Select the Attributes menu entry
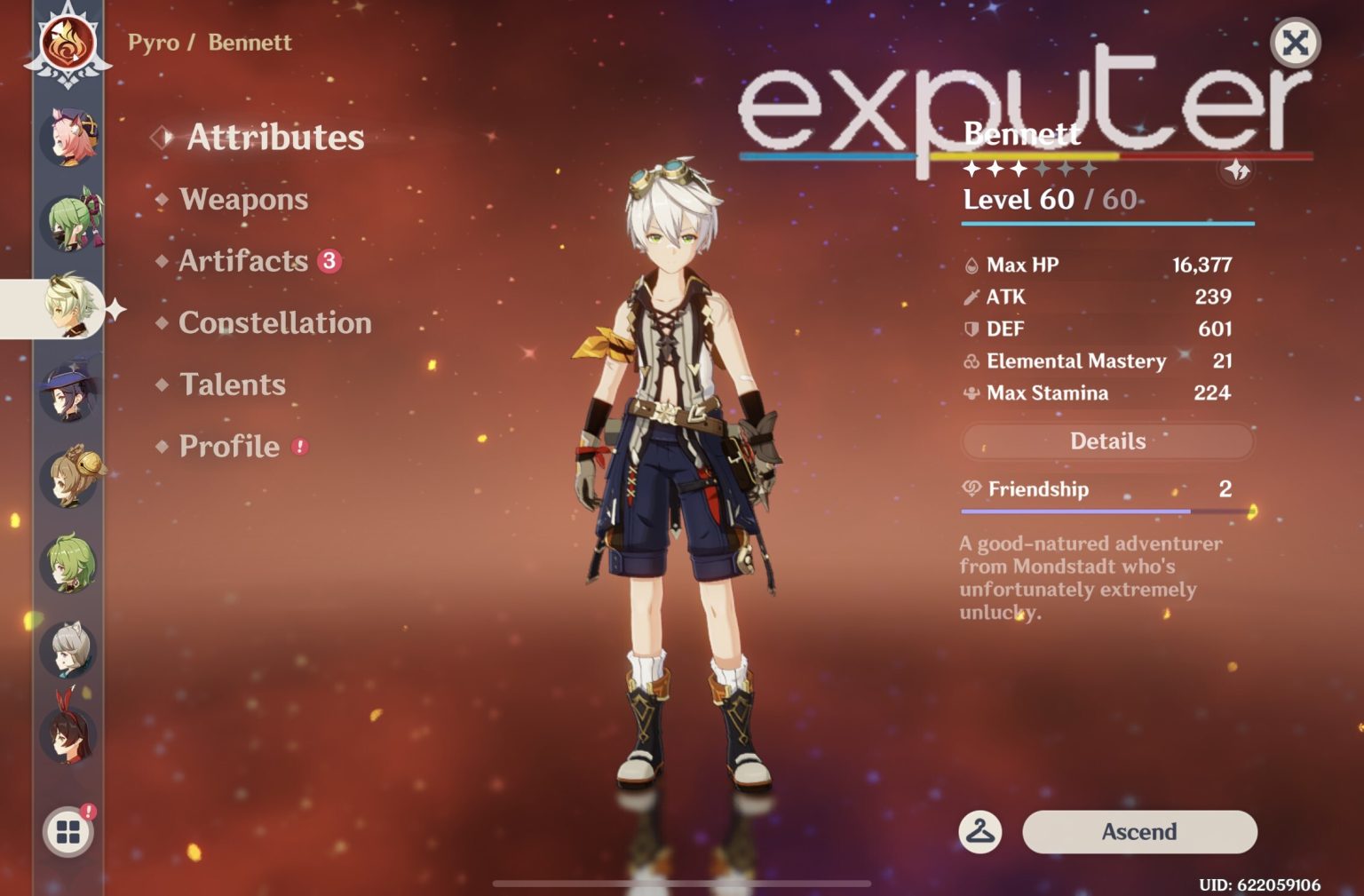Screen dimensions: 1364x896 click(274, 138)
